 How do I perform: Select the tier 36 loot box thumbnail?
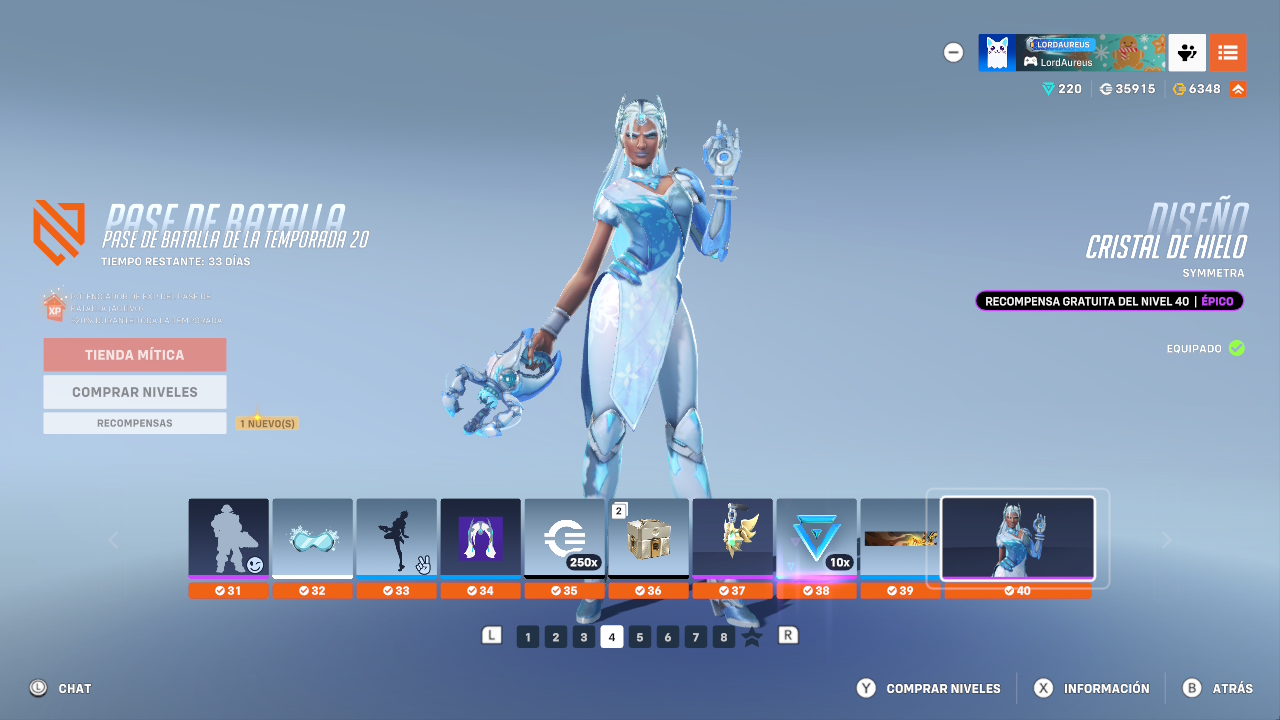click(x=649, y=538)
